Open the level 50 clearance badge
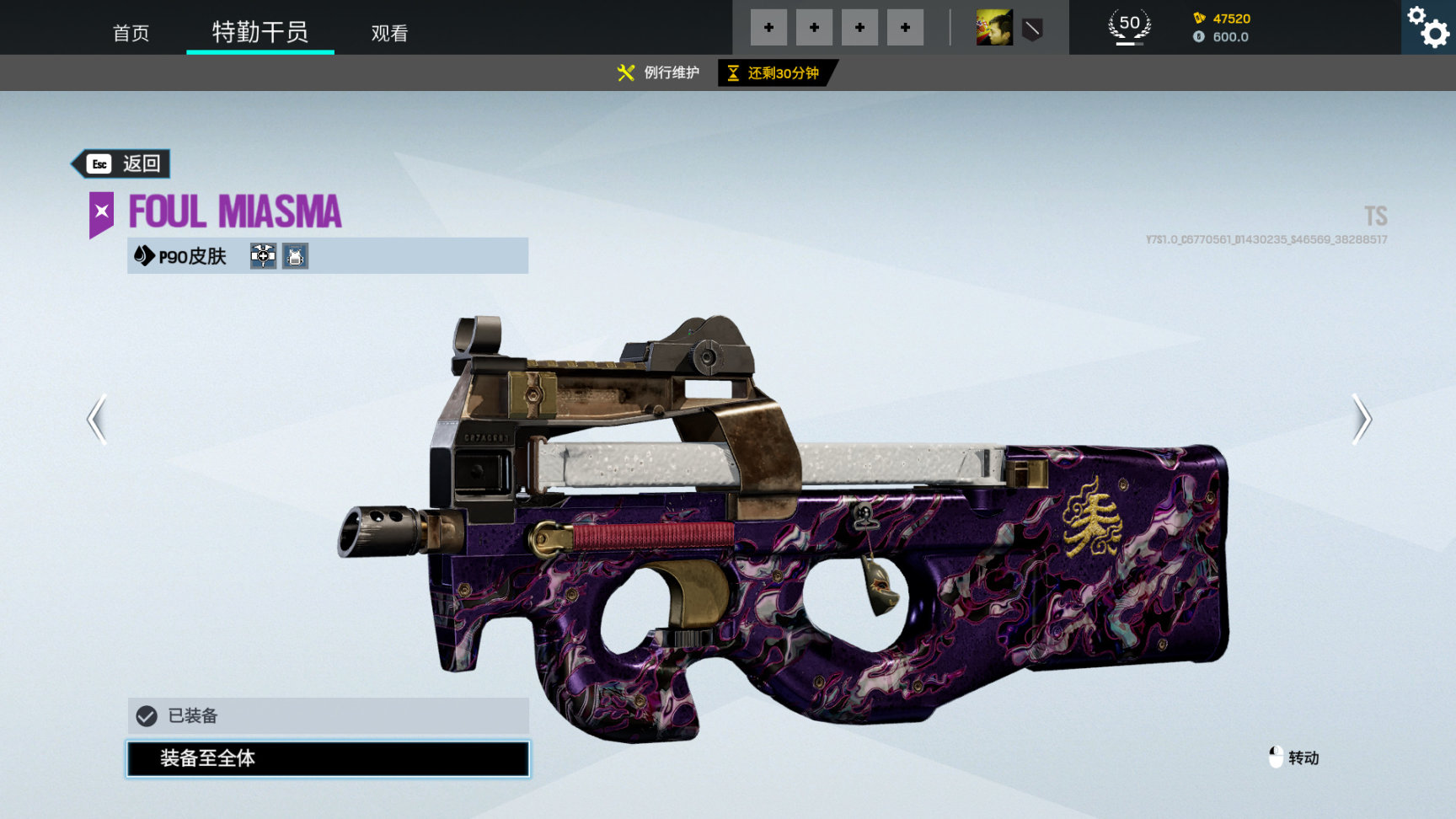Viewport: 1456px width, 819px height. (1129, 27)
